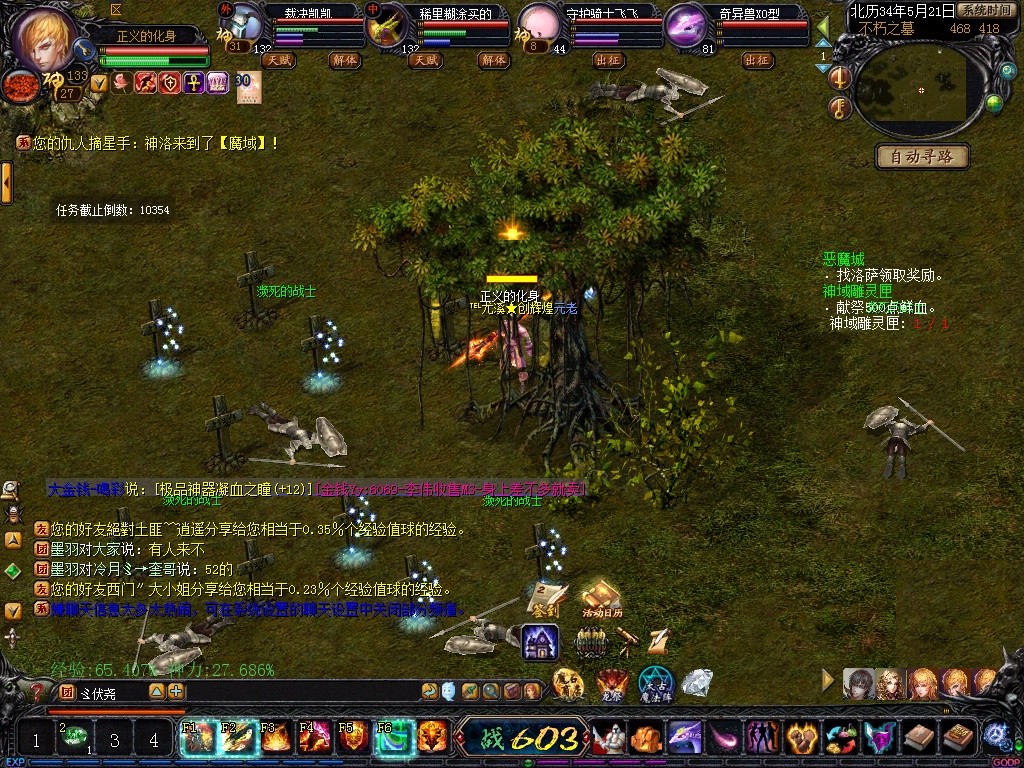Image resolution: width=1024 pixels, height=768 pixels.
Task: Open 天赋 talent for the 裁决凯凯 pet
Action: 278,60
